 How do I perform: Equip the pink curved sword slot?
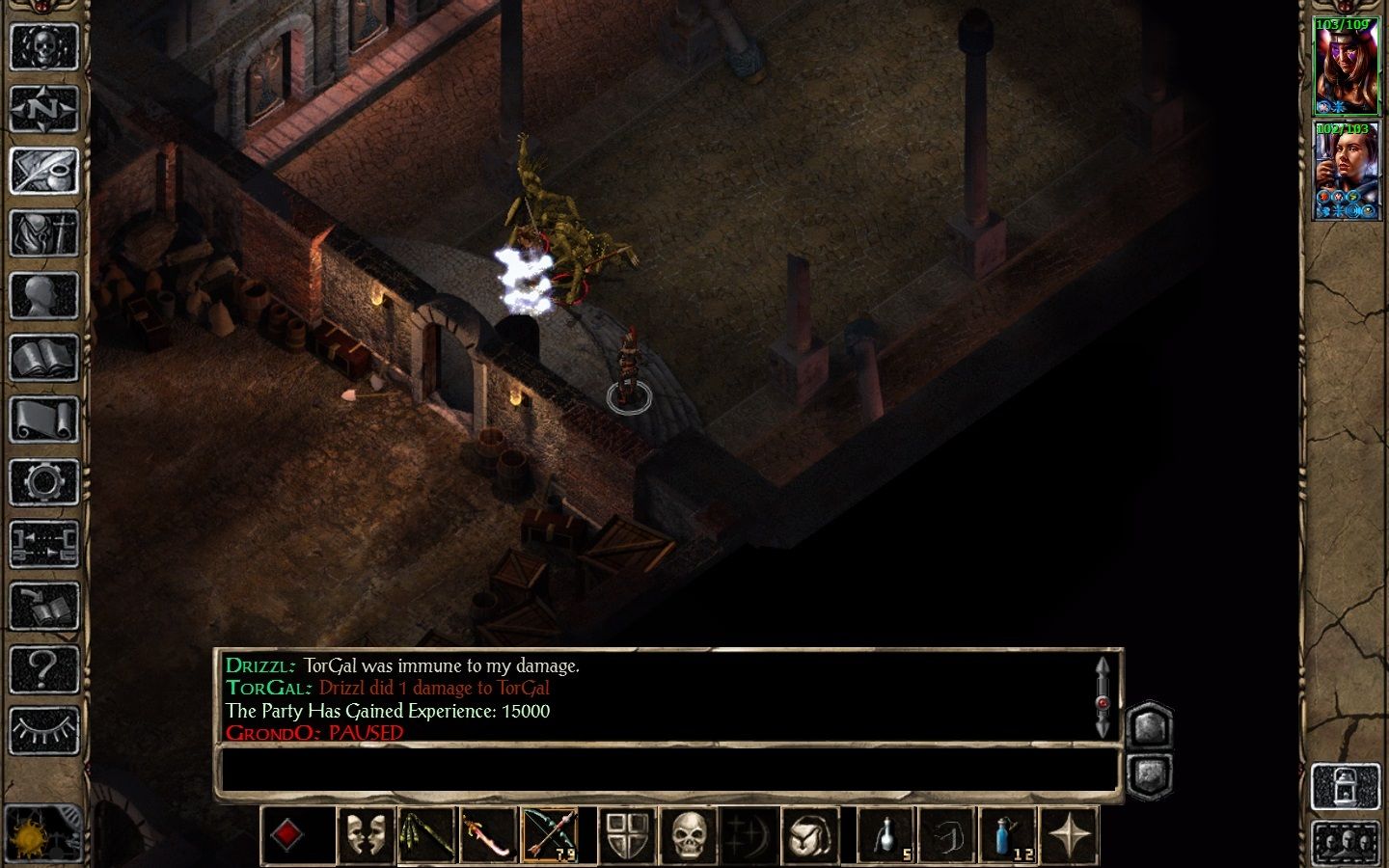pos(488,834)
